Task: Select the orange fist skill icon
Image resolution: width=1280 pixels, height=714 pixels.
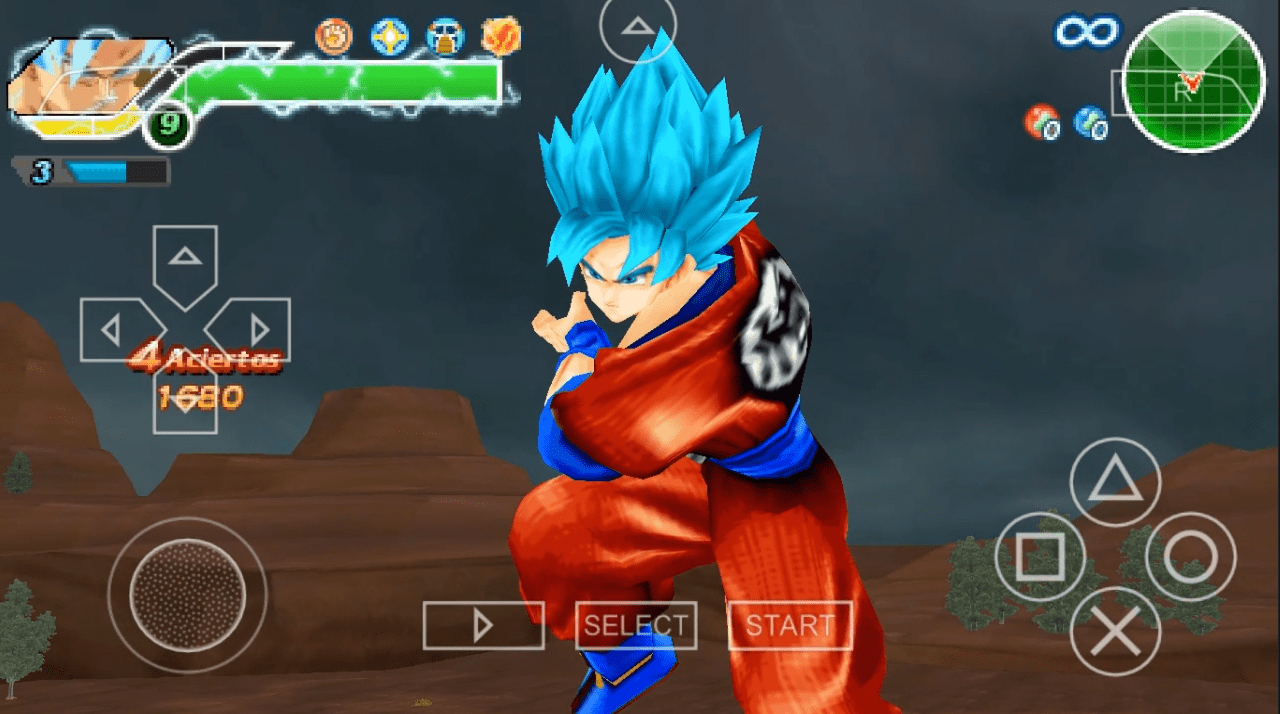Action: coord(333,37)
